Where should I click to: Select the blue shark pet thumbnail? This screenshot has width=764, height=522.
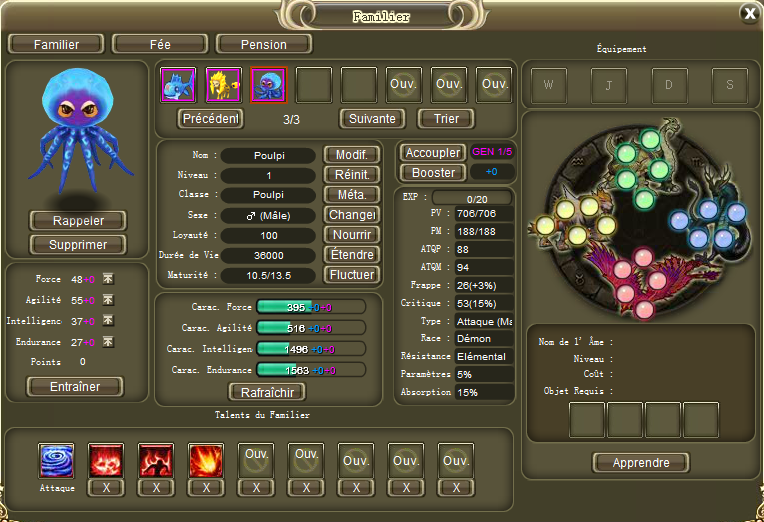click(x=179, y=85)
